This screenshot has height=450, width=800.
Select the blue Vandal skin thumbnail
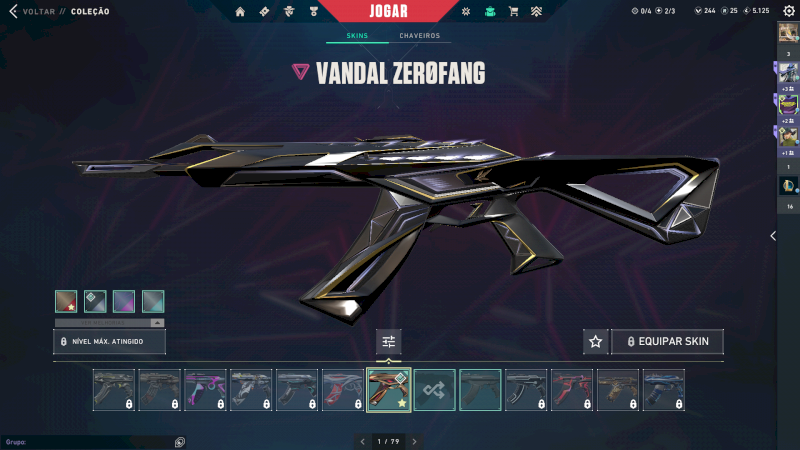pyautogui.click(x=664, y=390)
